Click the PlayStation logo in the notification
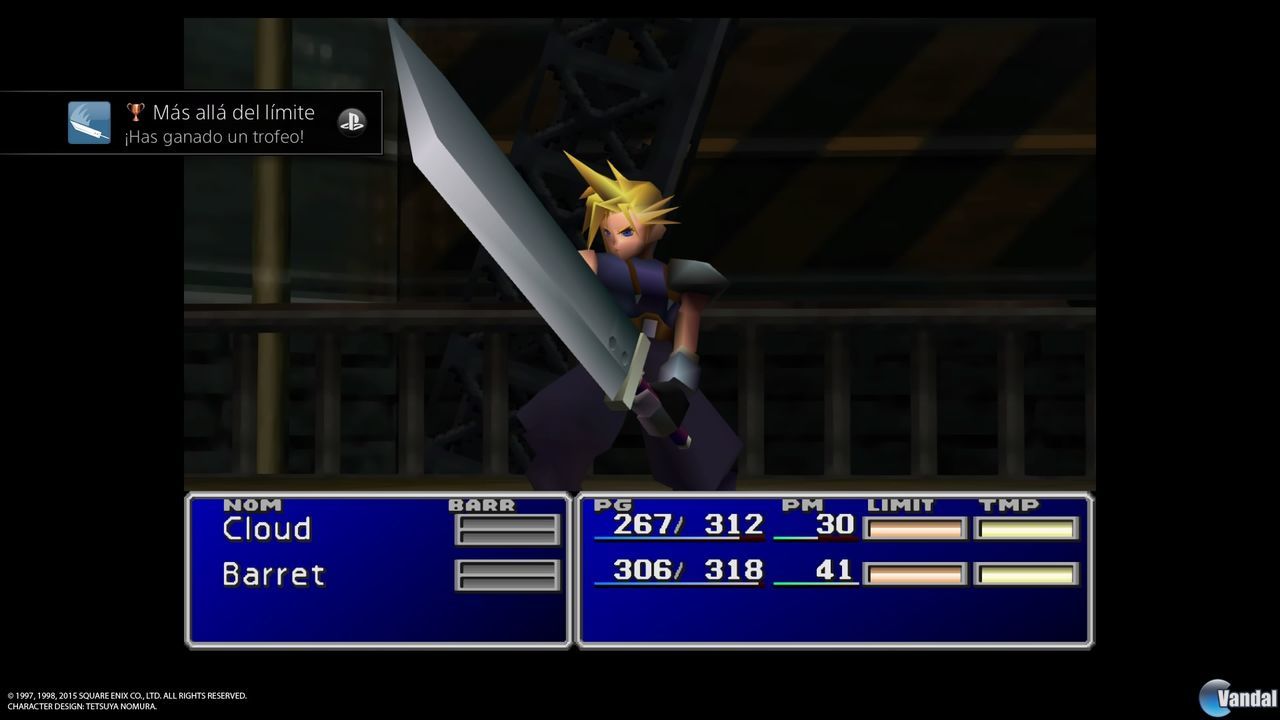1280x720 pixels. click(352, 122)
